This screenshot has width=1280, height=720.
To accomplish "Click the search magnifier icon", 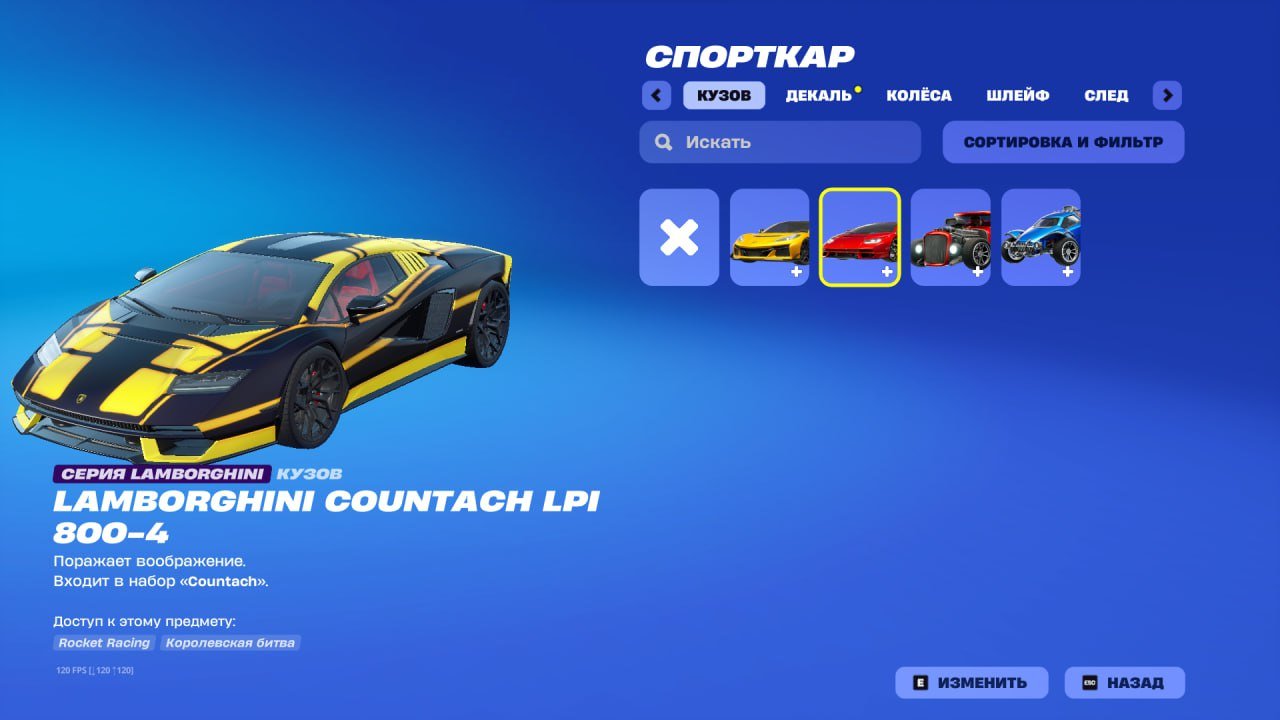I will [663, 141].
